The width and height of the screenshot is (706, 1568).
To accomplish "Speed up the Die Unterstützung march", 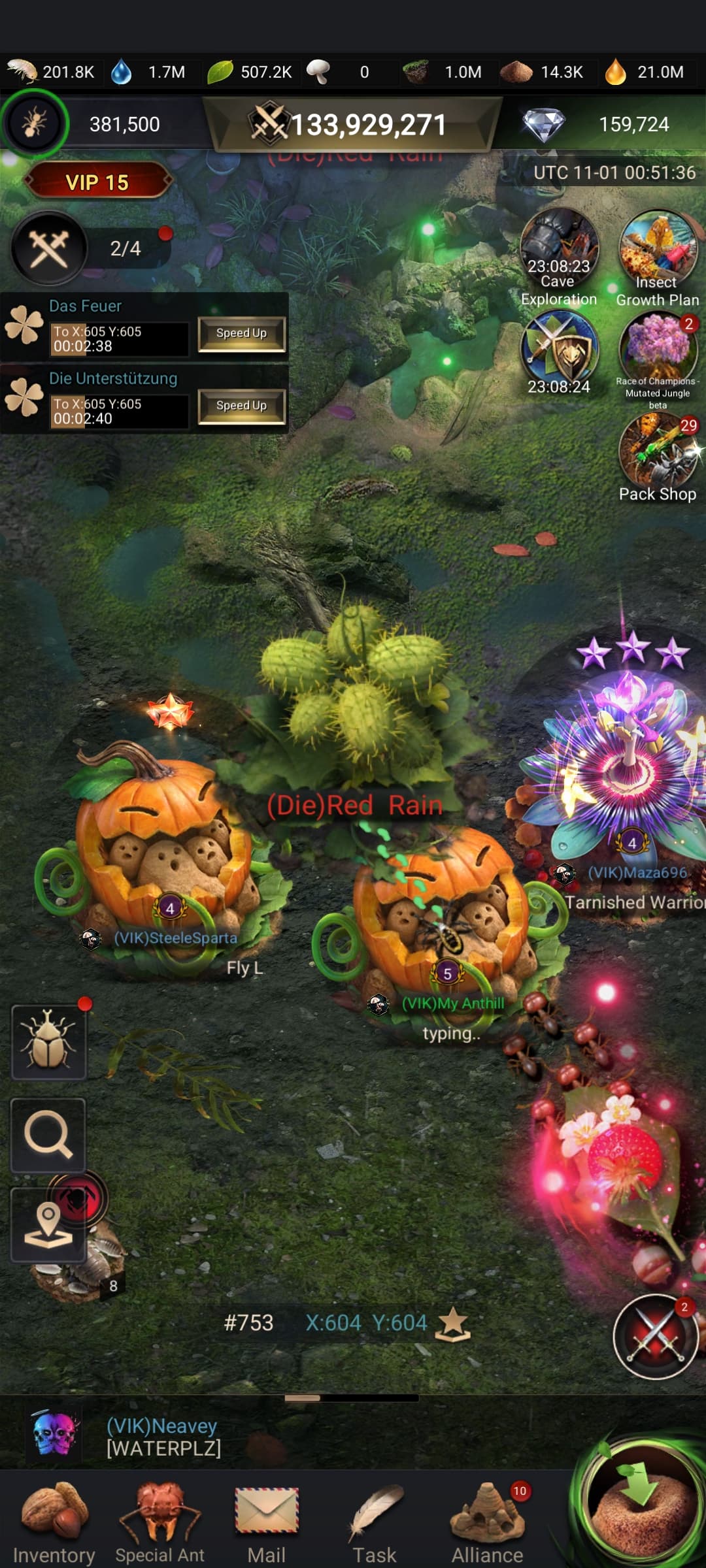I will click(x=241, y=406).
